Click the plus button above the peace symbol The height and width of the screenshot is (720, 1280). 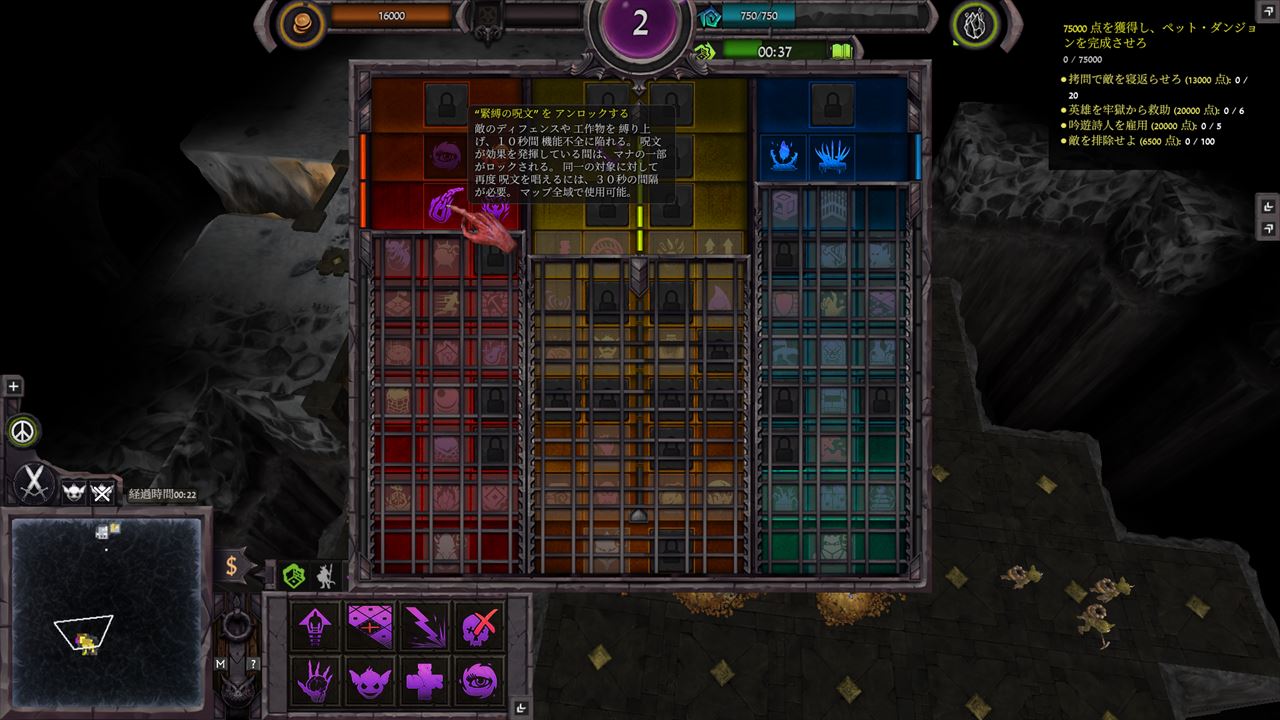[x=13, y=387]
